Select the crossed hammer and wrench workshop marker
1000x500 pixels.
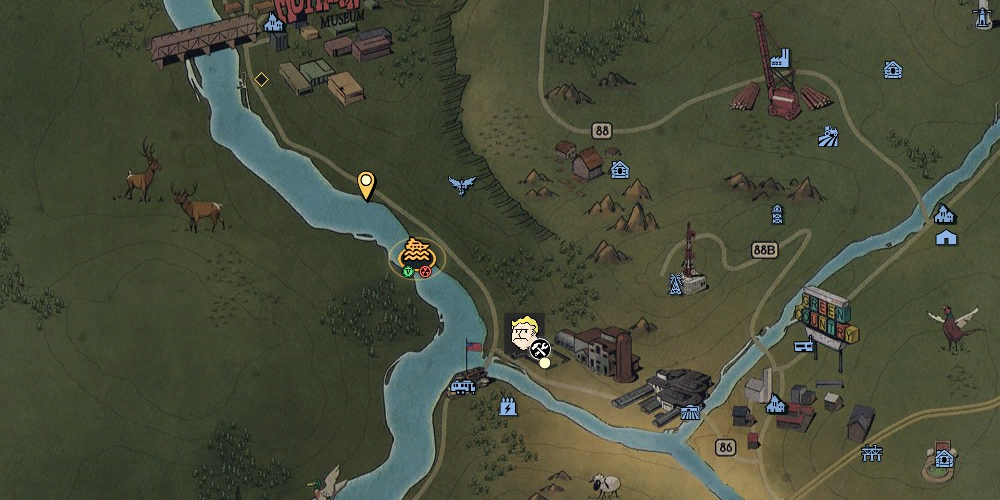coord(540,349)
